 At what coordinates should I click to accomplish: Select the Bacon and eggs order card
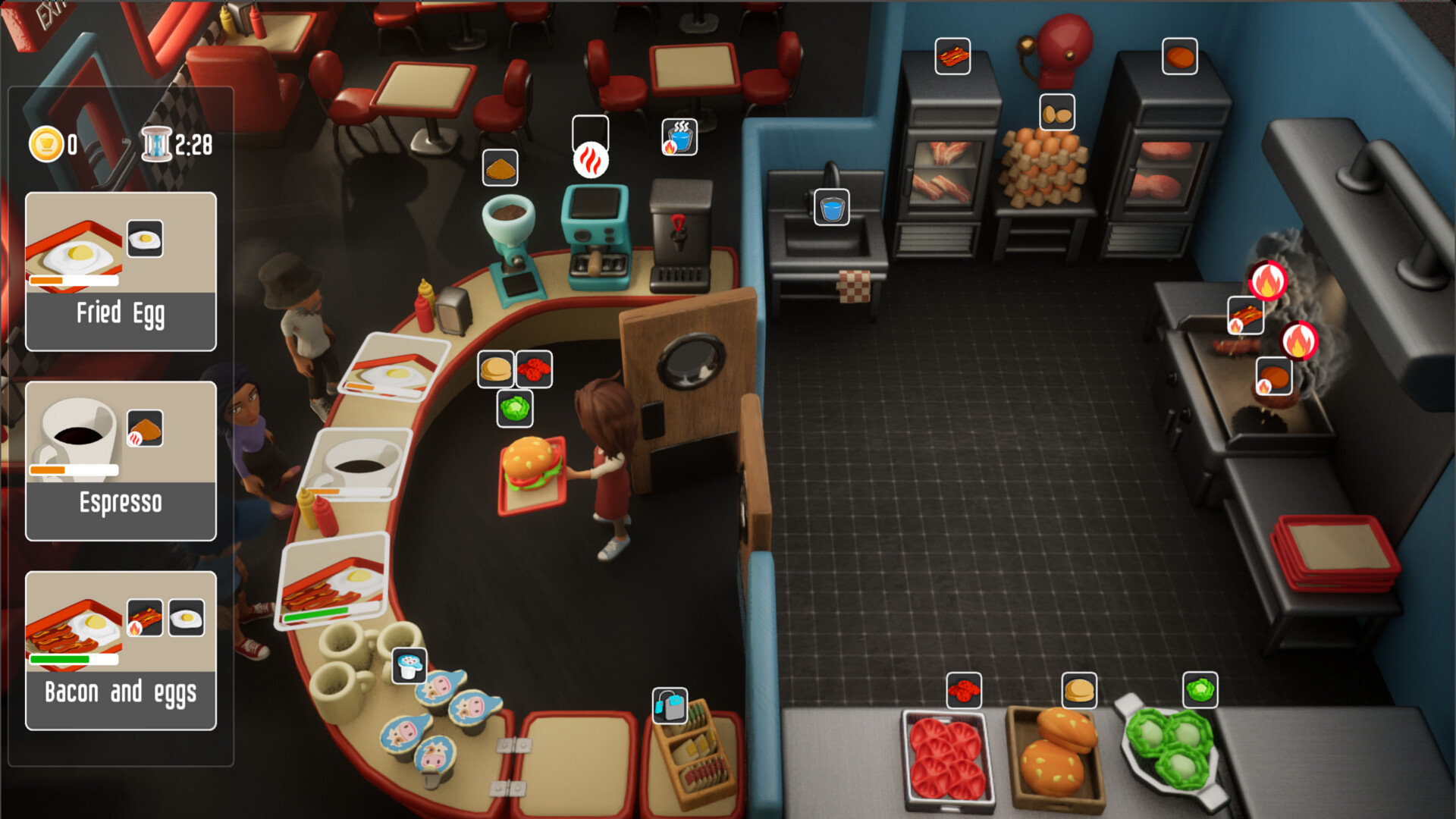(x=121, y=651)
